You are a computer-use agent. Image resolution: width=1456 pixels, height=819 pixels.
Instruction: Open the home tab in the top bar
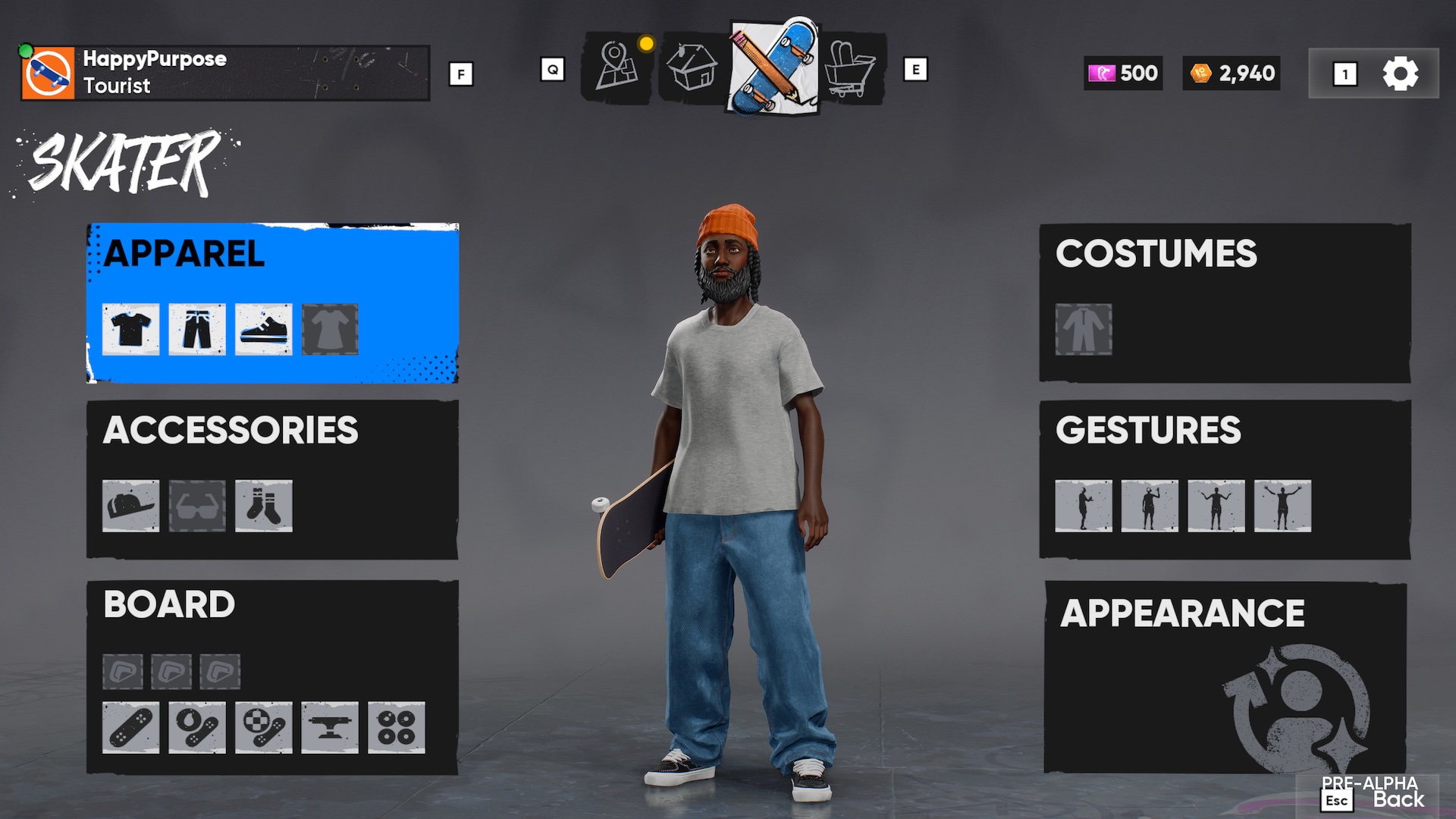[692, 67]
